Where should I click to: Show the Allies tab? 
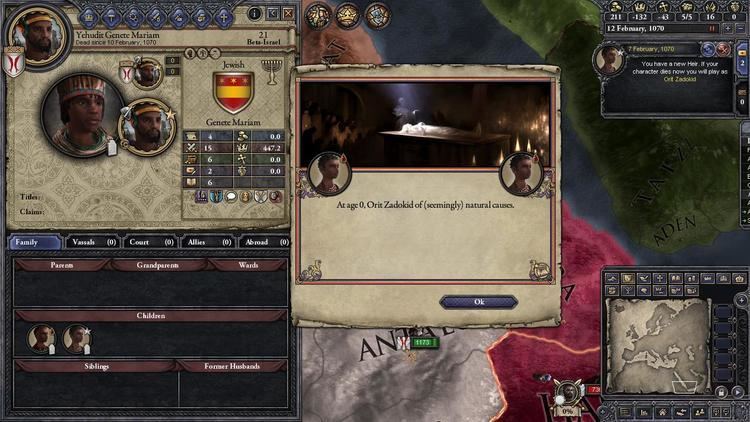pos(208,241)
